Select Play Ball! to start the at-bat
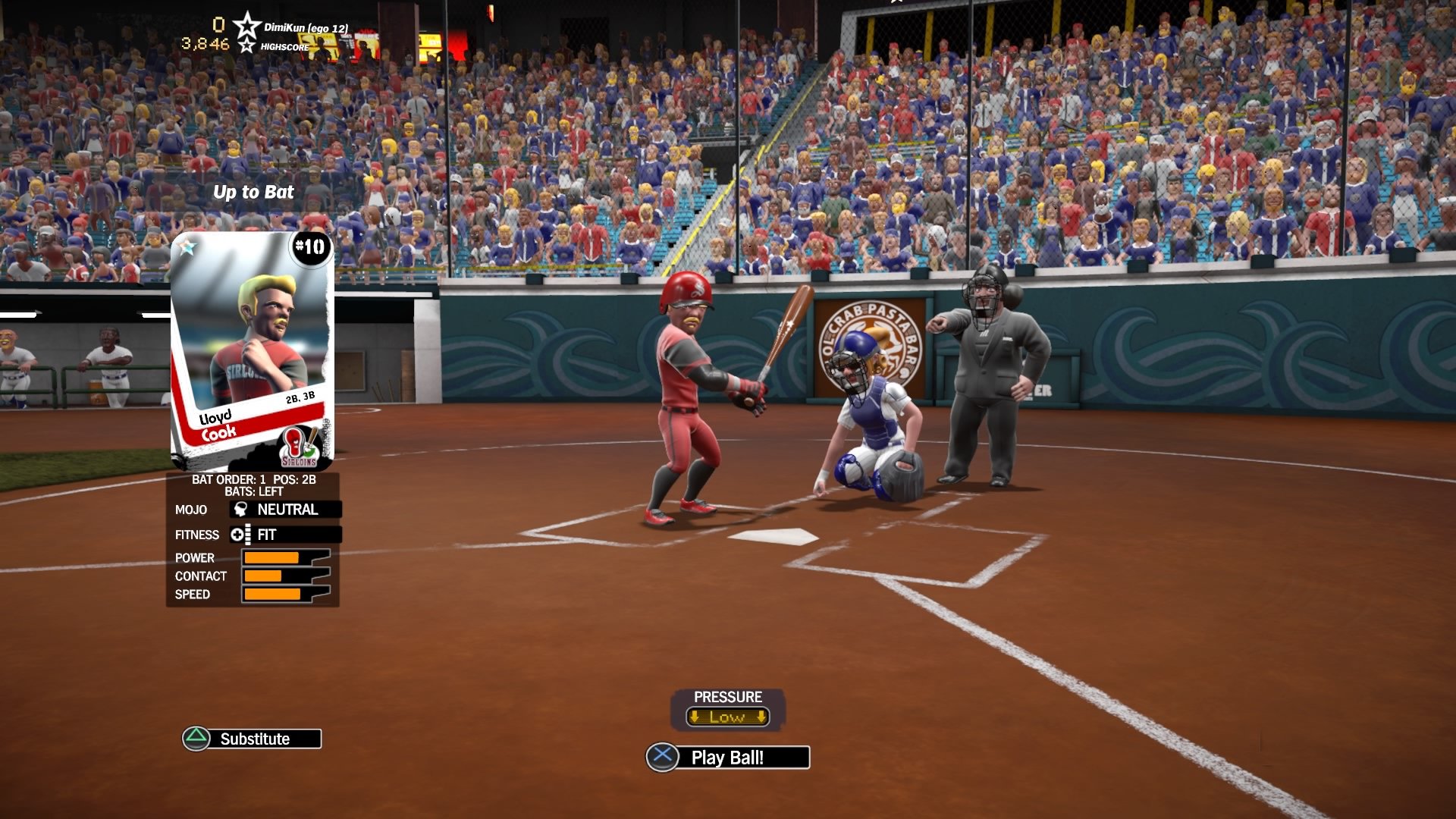 pos(727,756)
